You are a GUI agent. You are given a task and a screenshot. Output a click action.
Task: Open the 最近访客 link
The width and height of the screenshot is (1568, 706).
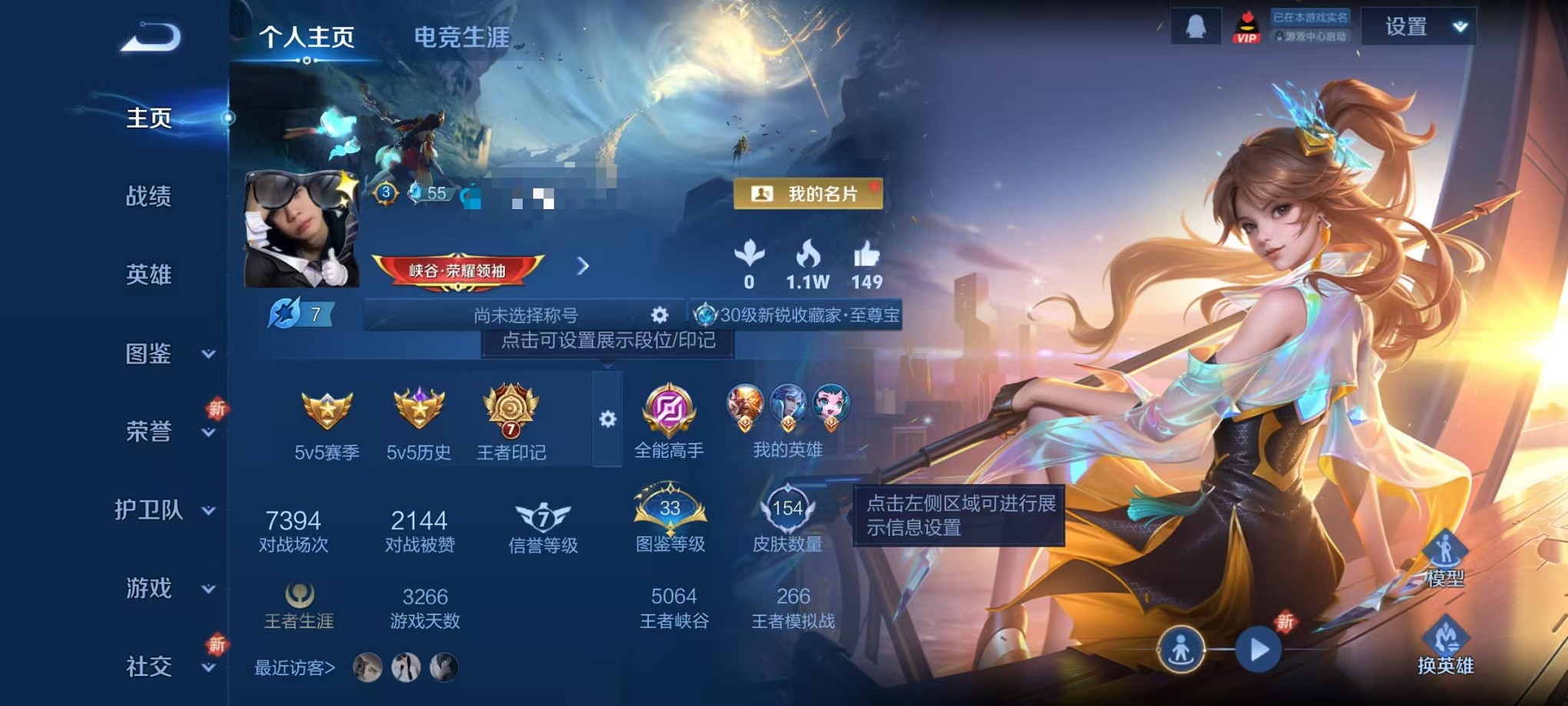pyautogui.click(x=293, y=669)
